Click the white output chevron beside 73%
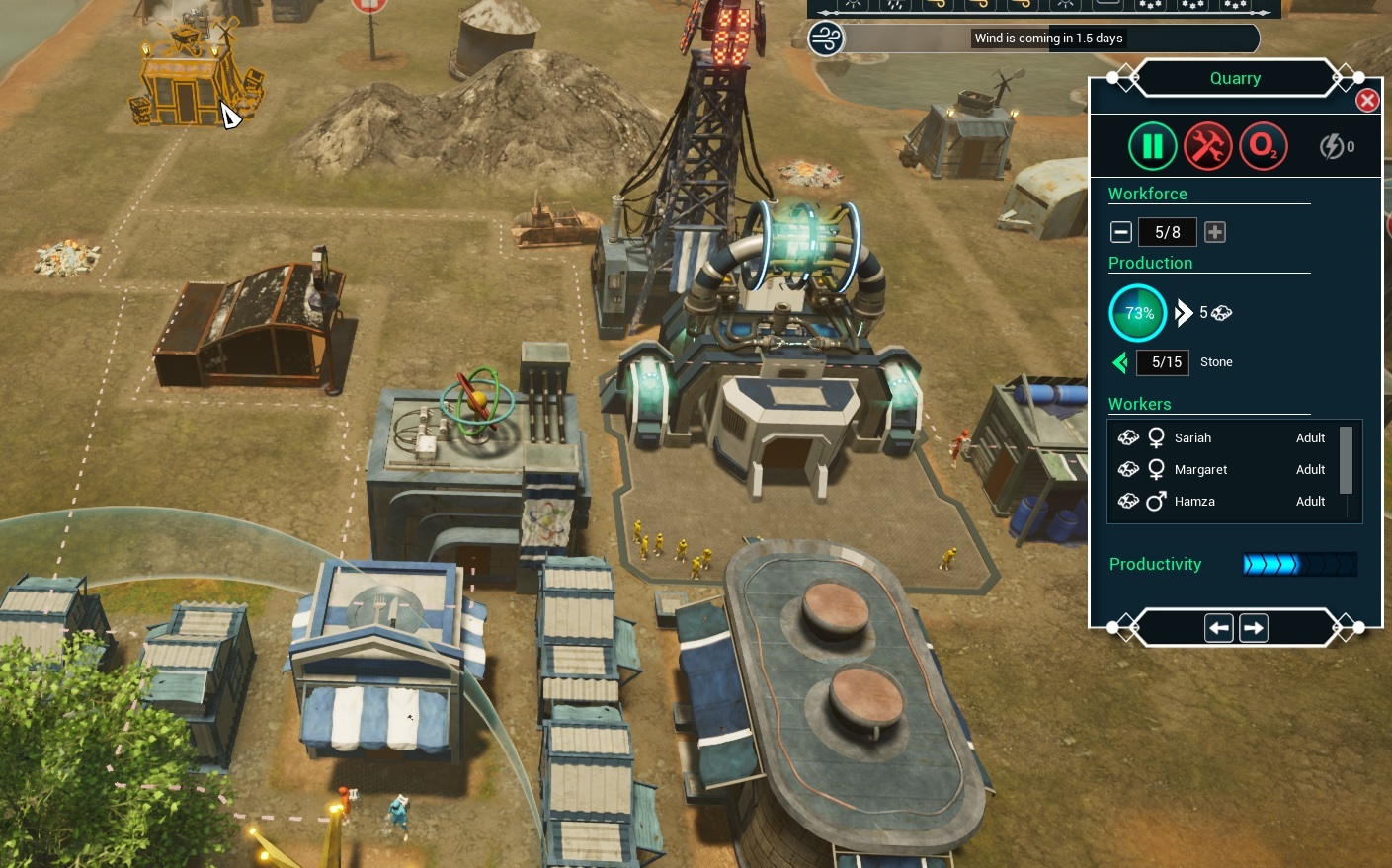This screenshot has height=868, width=1392. click(x=1184, y=312)
